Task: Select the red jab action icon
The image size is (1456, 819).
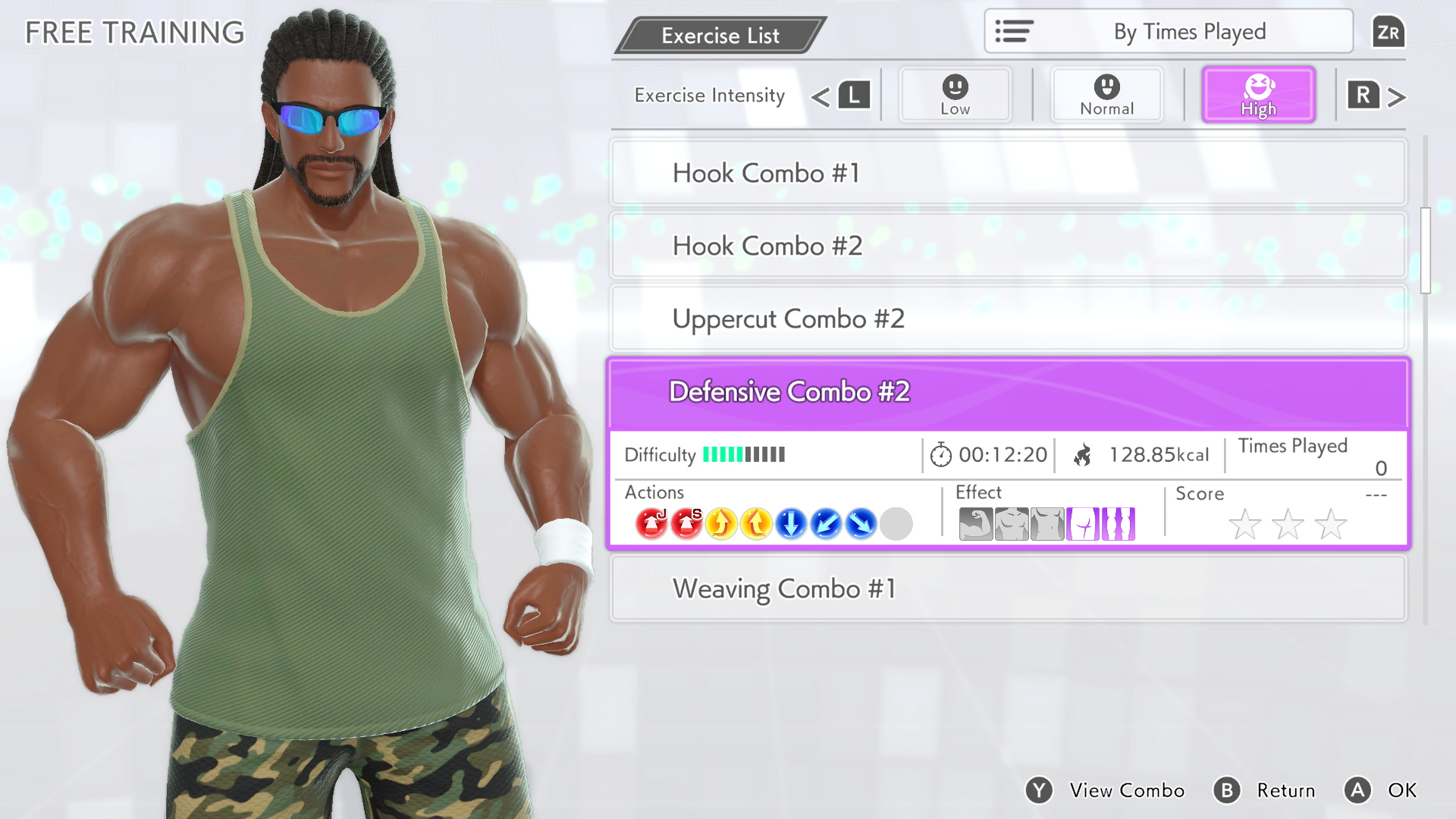Action: pyautogui.click(x=652, y=523)
